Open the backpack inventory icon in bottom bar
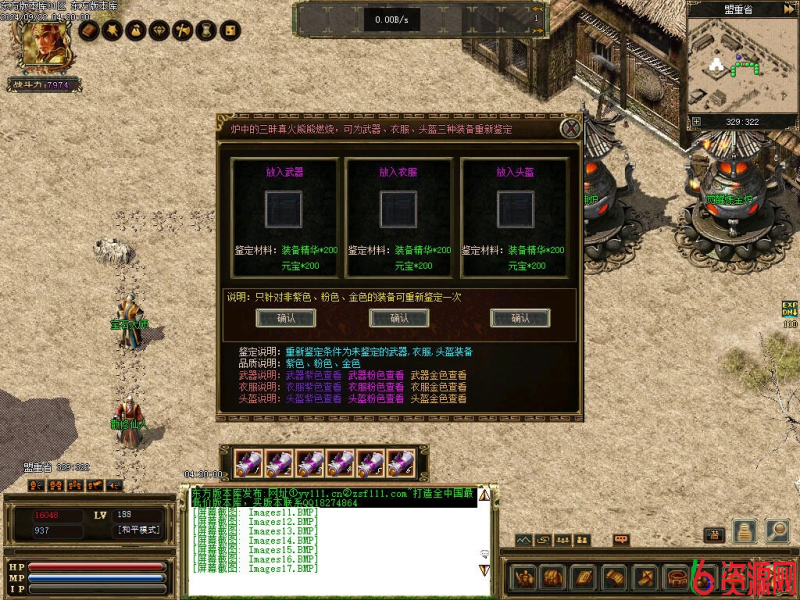Viewport: 800px width, 600px height. pyautogui.click(x=550, y=578)
